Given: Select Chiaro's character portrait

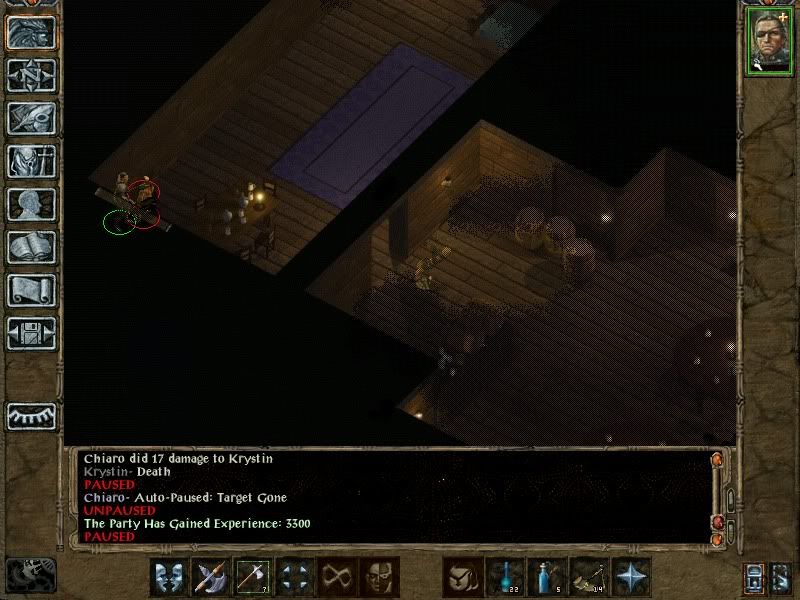Looking at the screenshot, I should pyautogui.click(x=767, y=42).
